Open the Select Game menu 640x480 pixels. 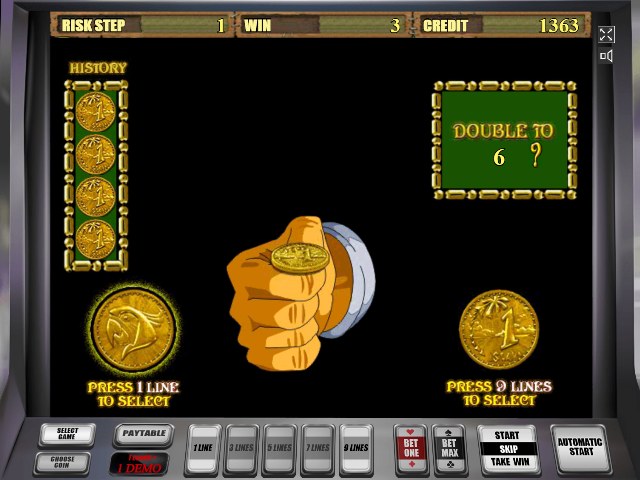[67, 435]
